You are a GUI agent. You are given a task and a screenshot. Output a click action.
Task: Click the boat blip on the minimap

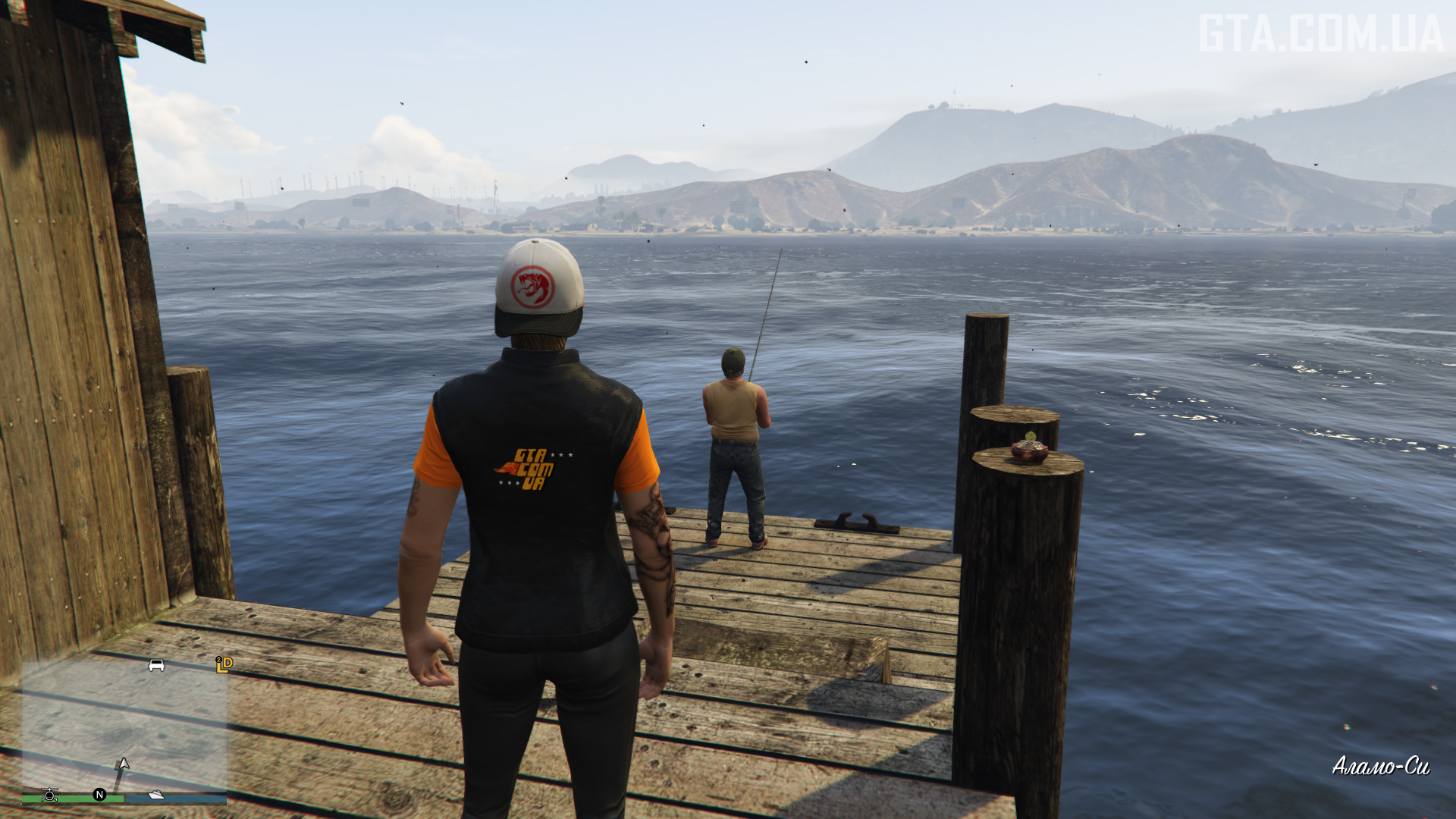tap(156, 794)
